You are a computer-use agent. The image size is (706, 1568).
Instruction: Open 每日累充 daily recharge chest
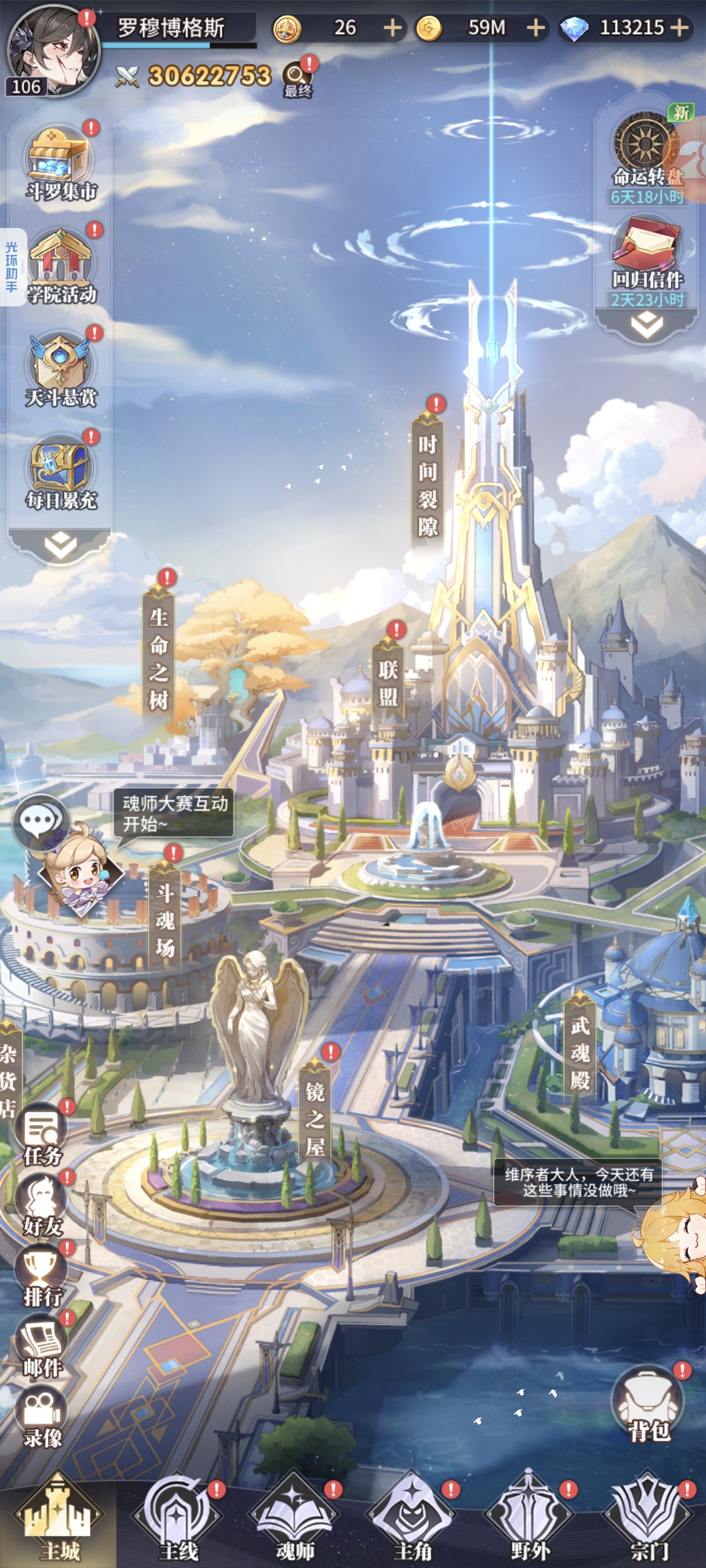coord(60,473)
